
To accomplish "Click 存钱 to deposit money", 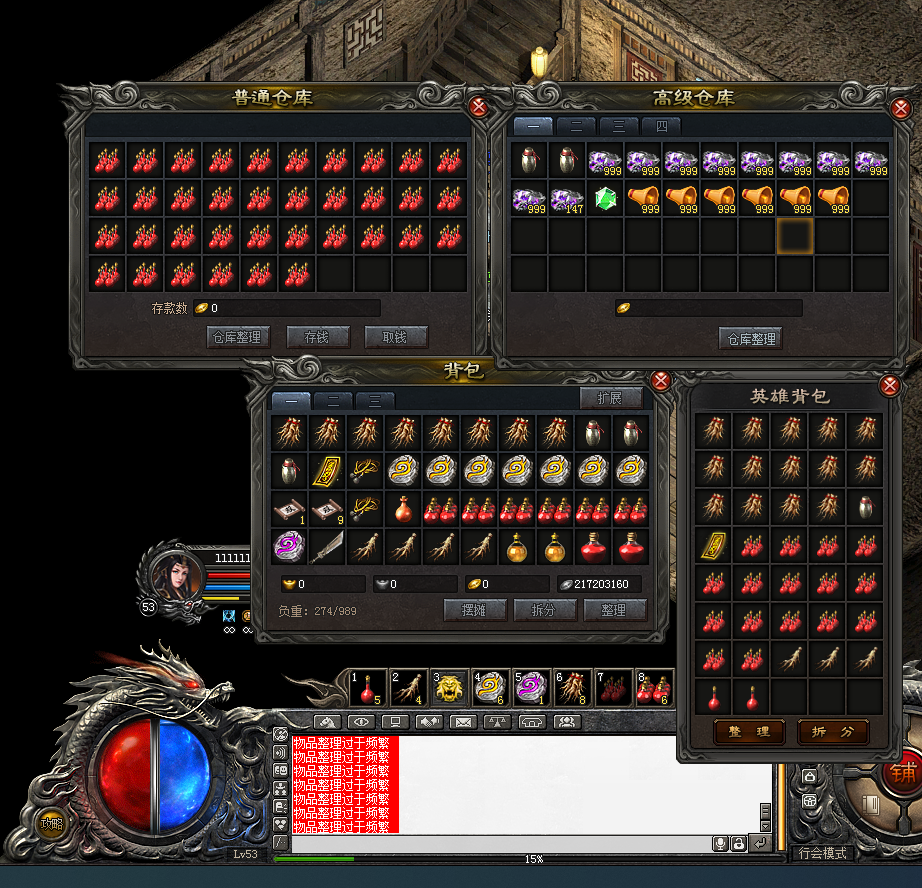I will click(x=317, y=337).
